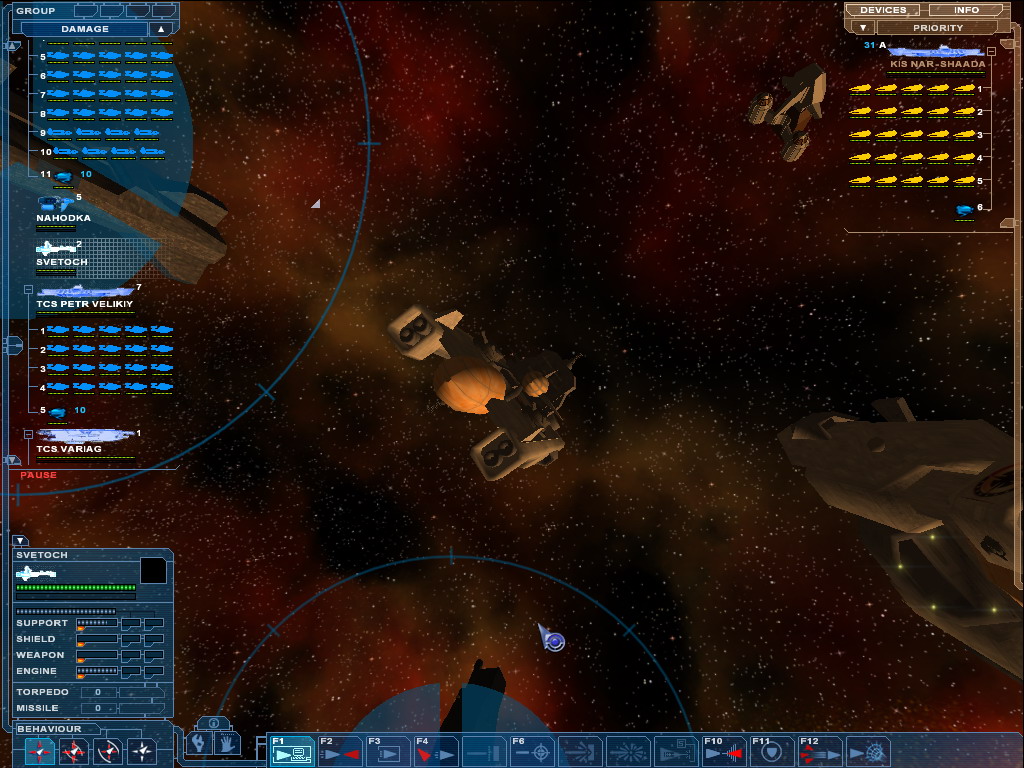
Task: Trigger the F10 command button
Action: pyautogui.click(x=724, y=750)
